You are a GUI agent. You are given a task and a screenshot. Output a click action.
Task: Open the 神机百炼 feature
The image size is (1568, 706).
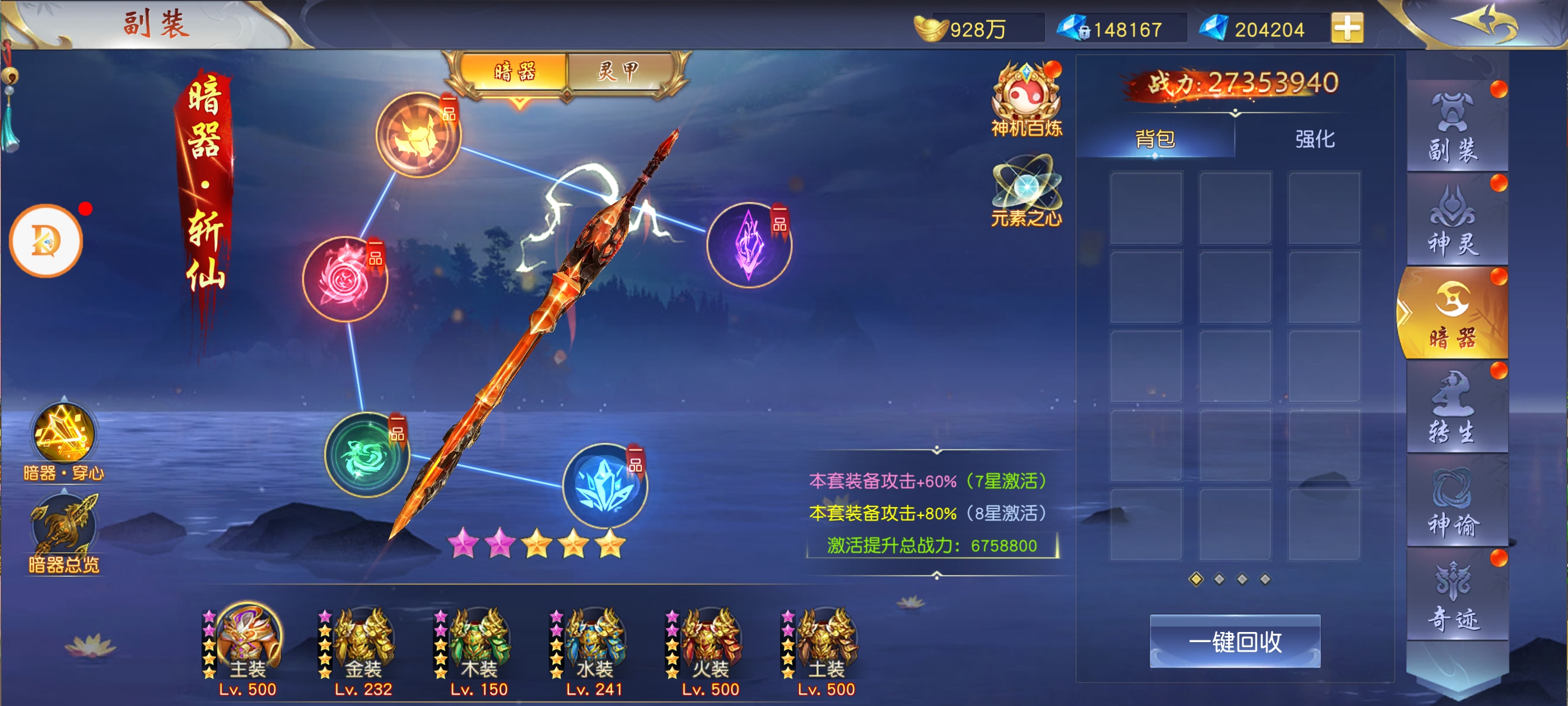tap(1026, 99)
